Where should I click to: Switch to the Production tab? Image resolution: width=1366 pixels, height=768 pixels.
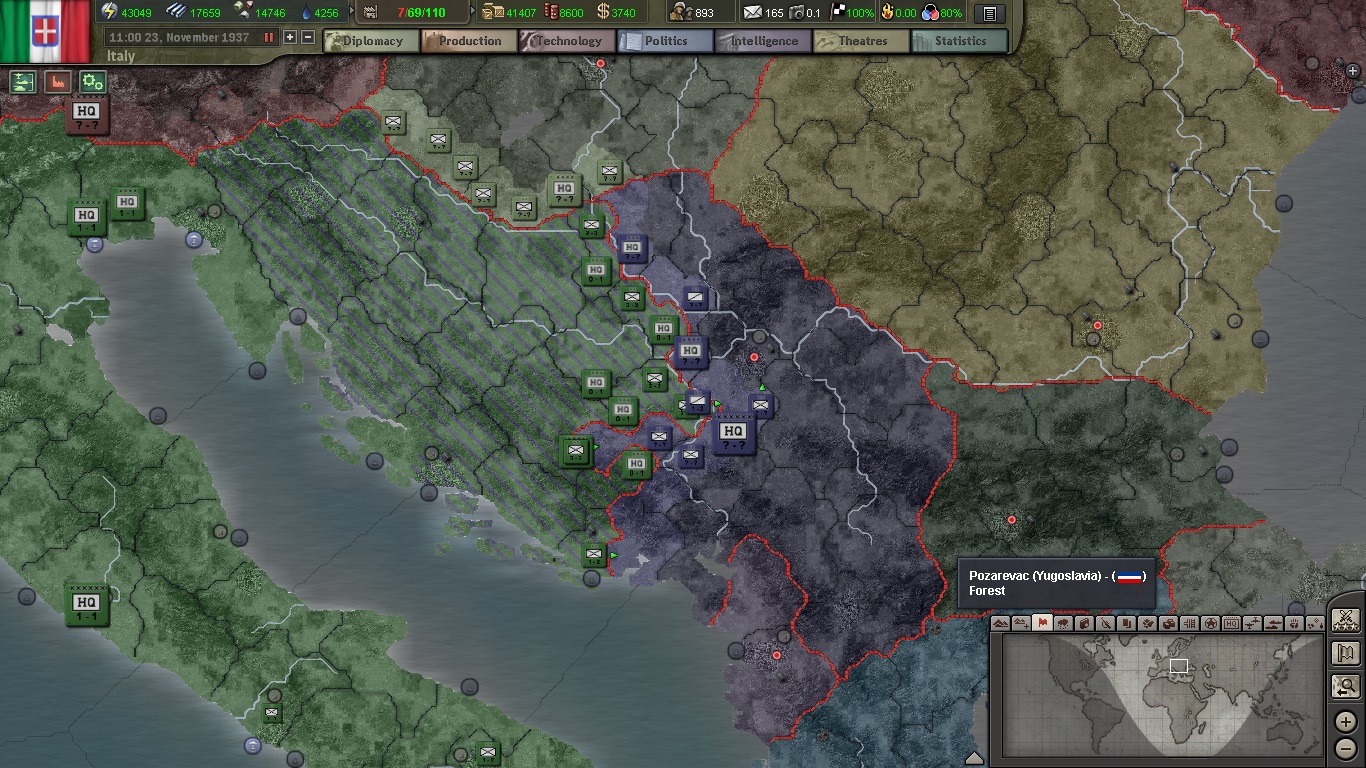click(x=469, y=41)
